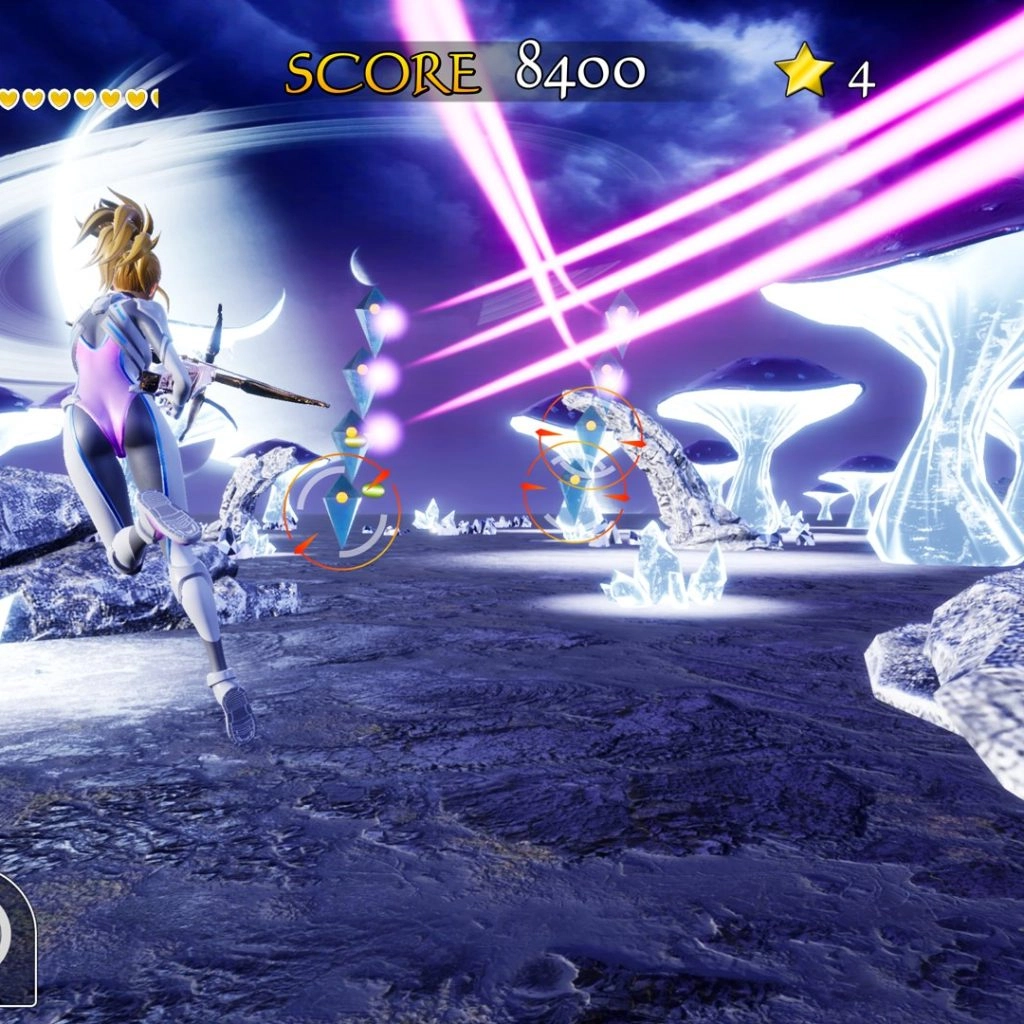The height and width of the screenshot is (1024, 1024).
Task: Tap the rounded panel with white ring
Action: [14, 938]
